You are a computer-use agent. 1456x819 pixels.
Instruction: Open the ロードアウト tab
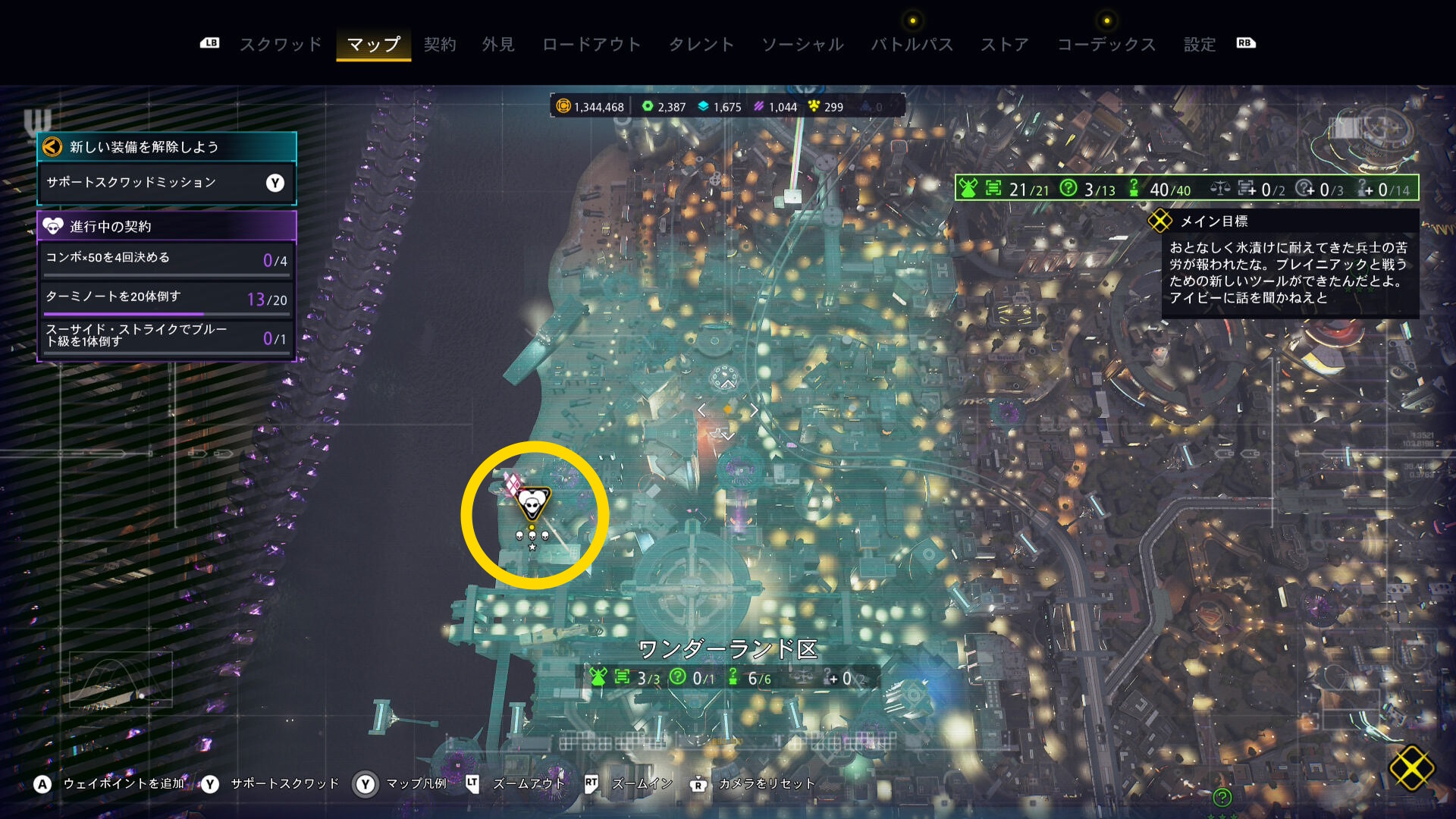point(591,45)
